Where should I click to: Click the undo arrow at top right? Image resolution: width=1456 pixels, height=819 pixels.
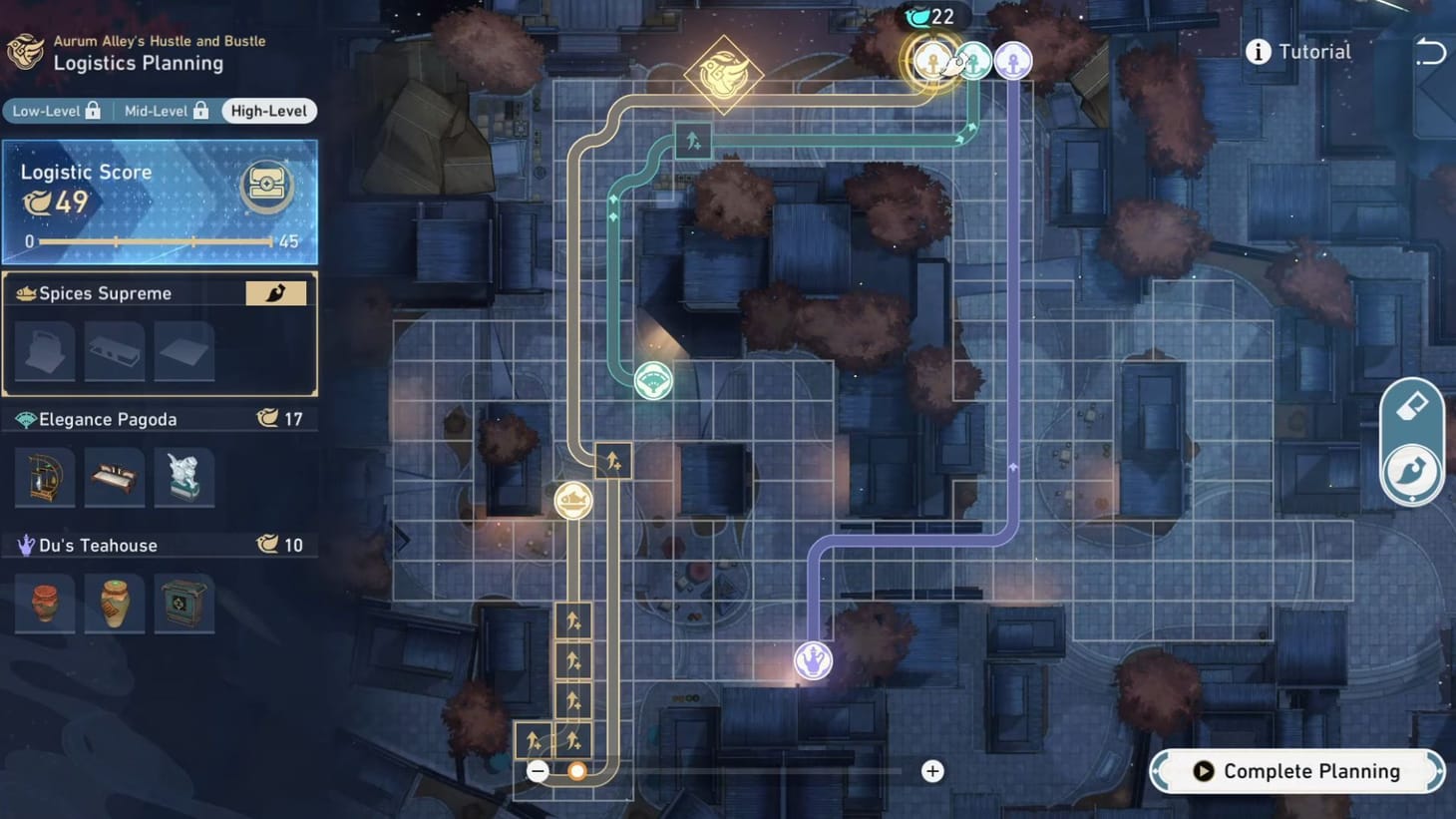pyautogui.click(x=1431, y=51)
